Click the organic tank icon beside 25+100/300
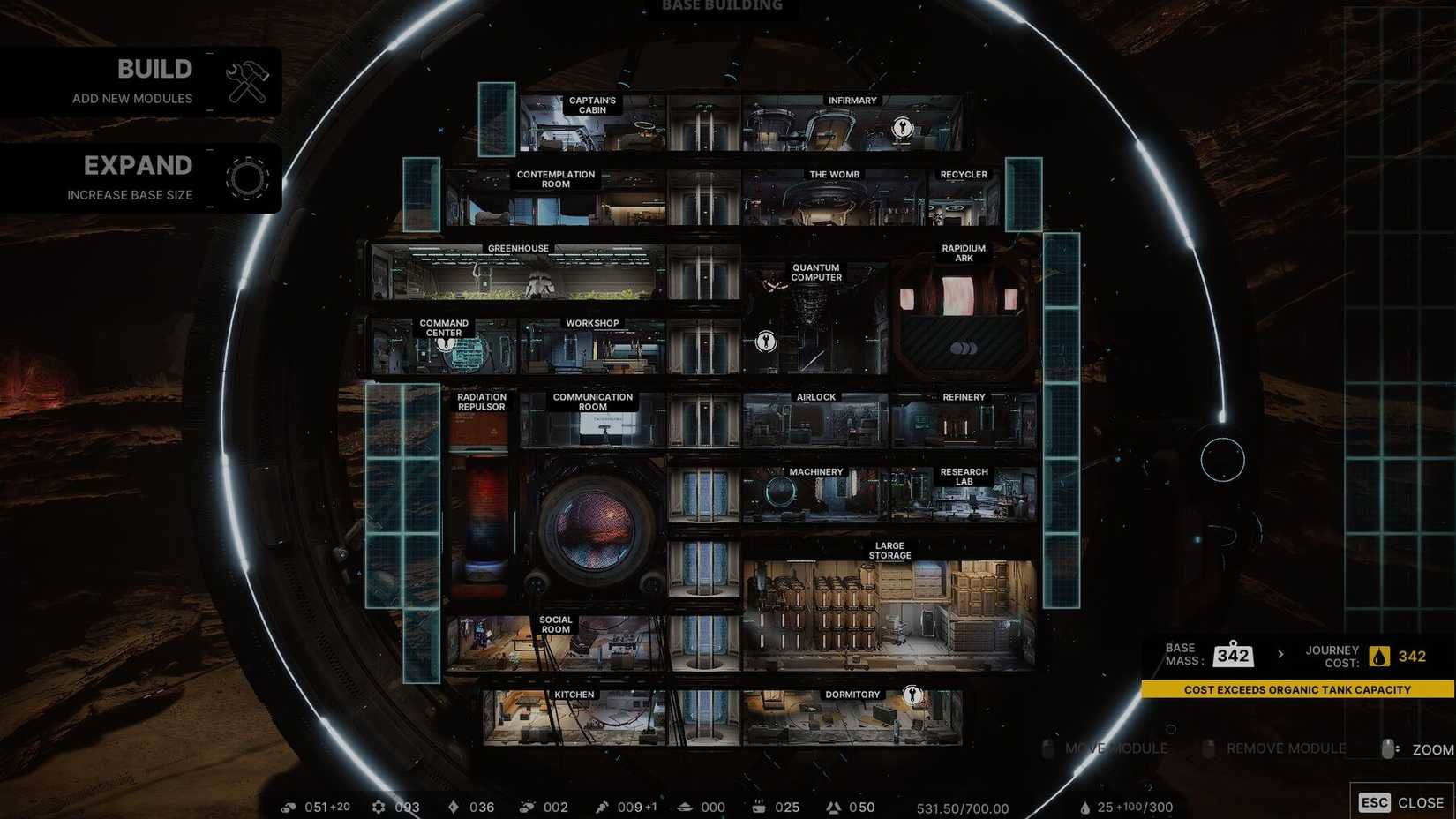 click(x=1086, y=807)
